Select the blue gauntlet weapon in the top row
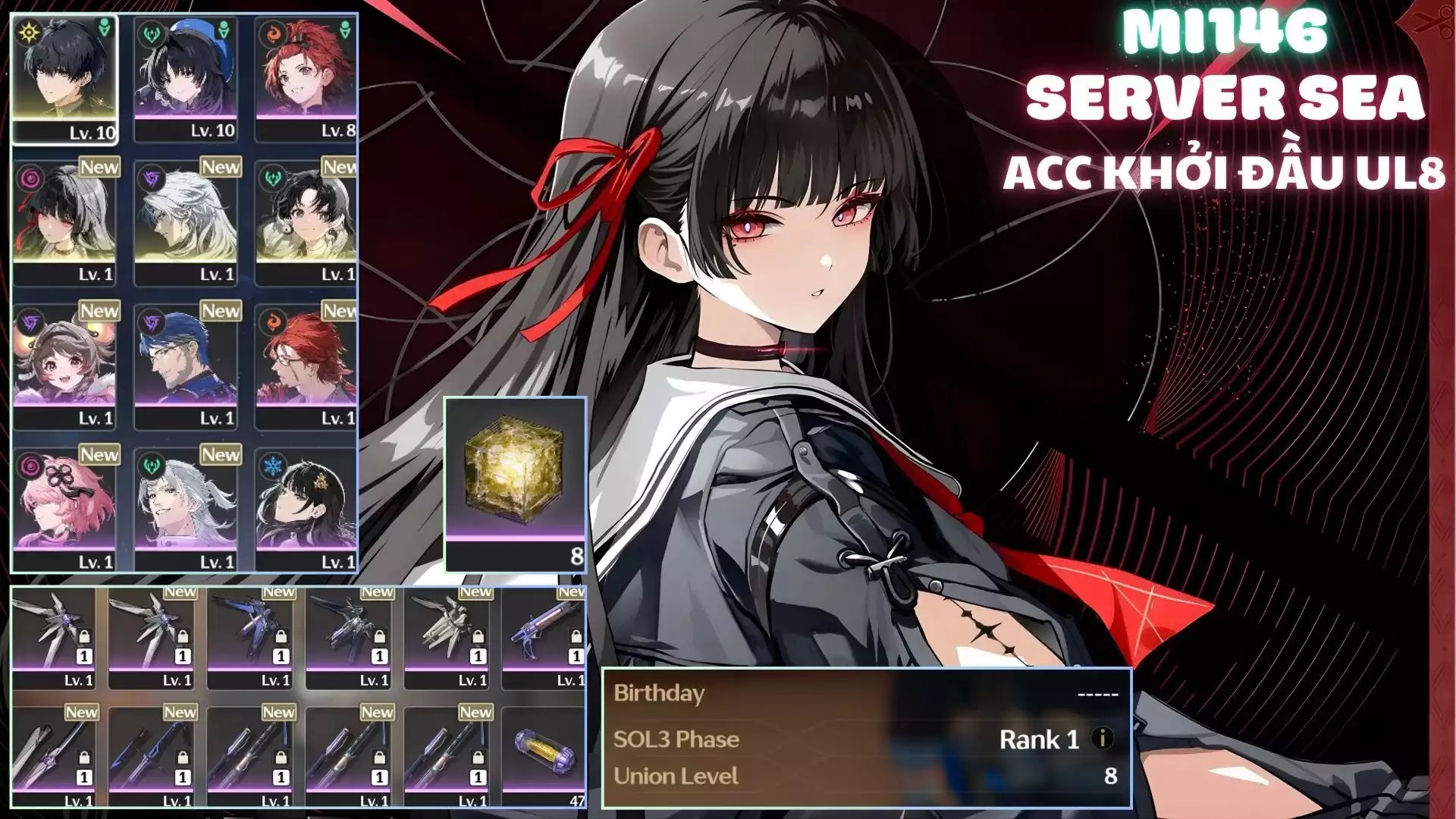This screenshot has height=819, width=1456. 249,637
